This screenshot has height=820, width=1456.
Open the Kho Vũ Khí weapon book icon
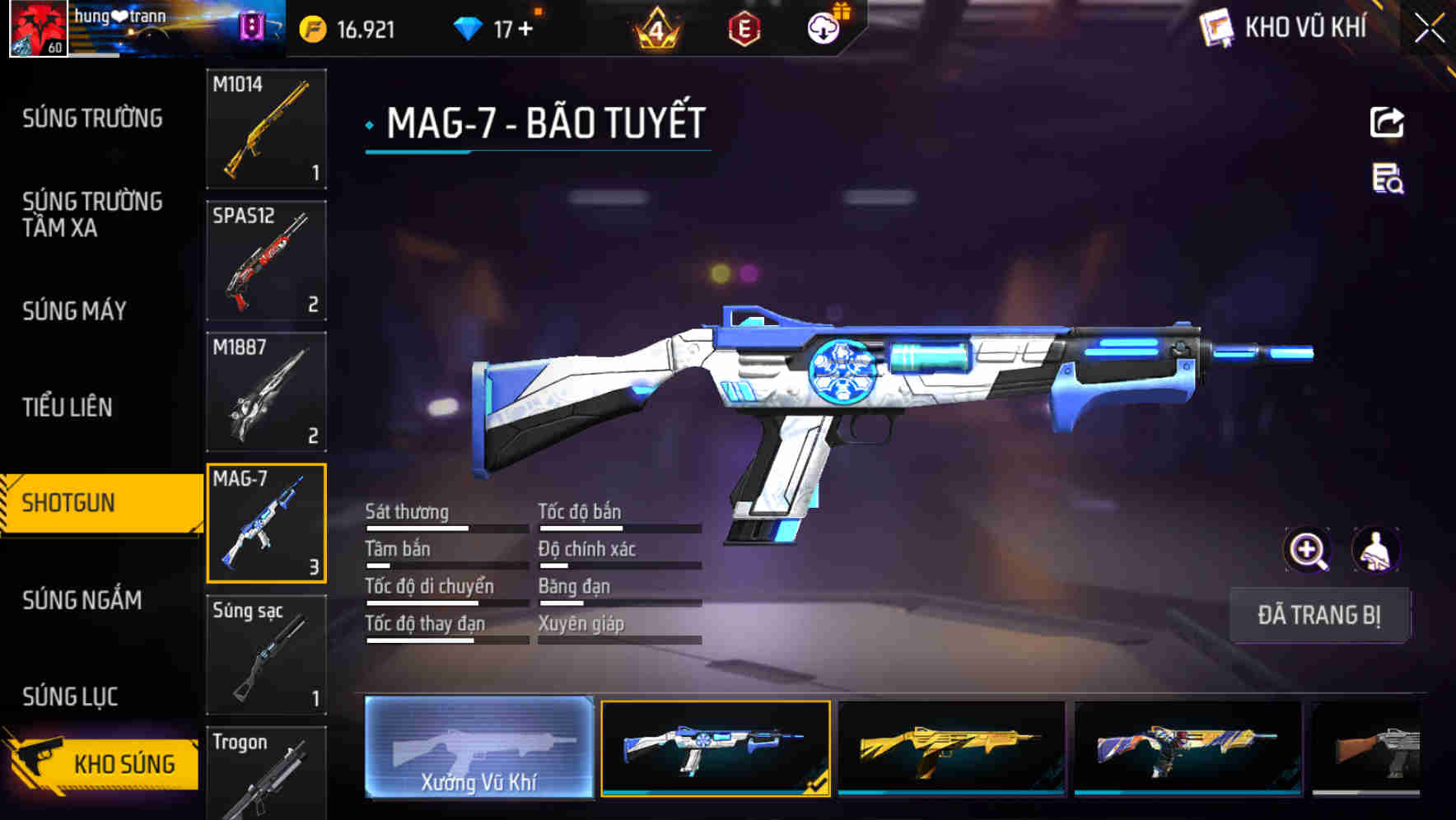1216,27
